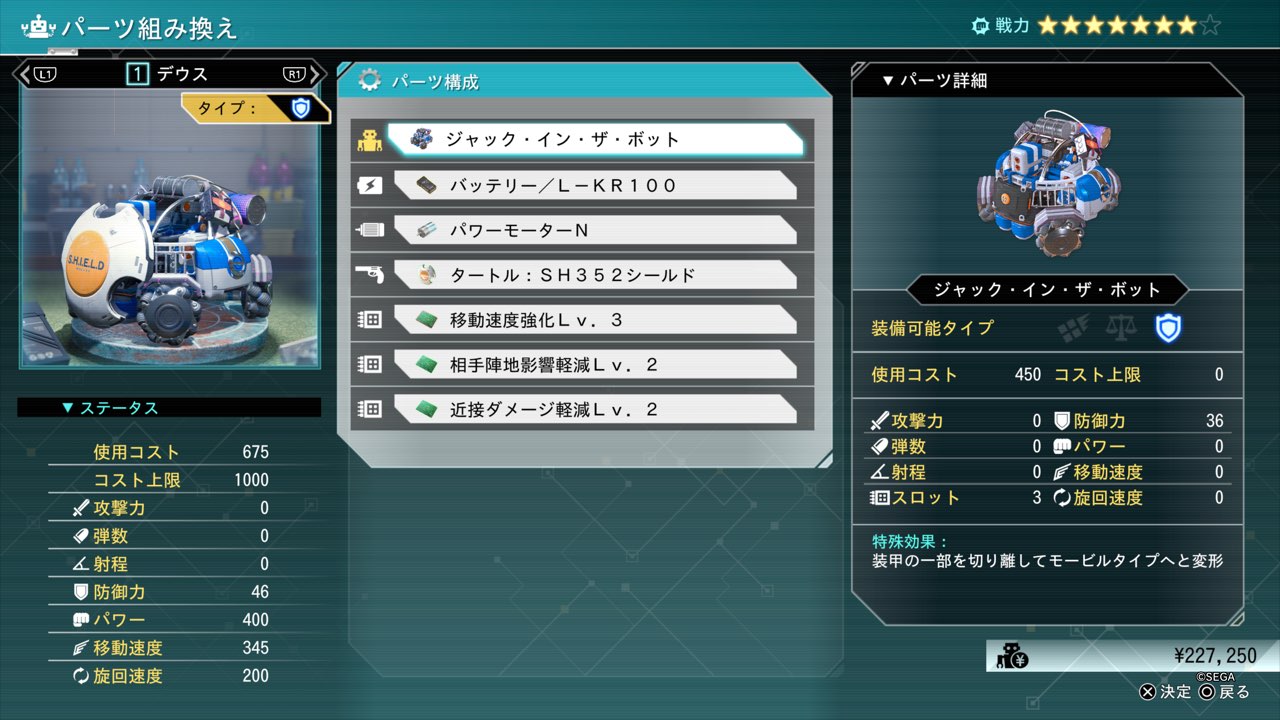This screenshot has height=720, width=1280.
Task: Collapse the ステータス section header
Action: pos(110,408)
